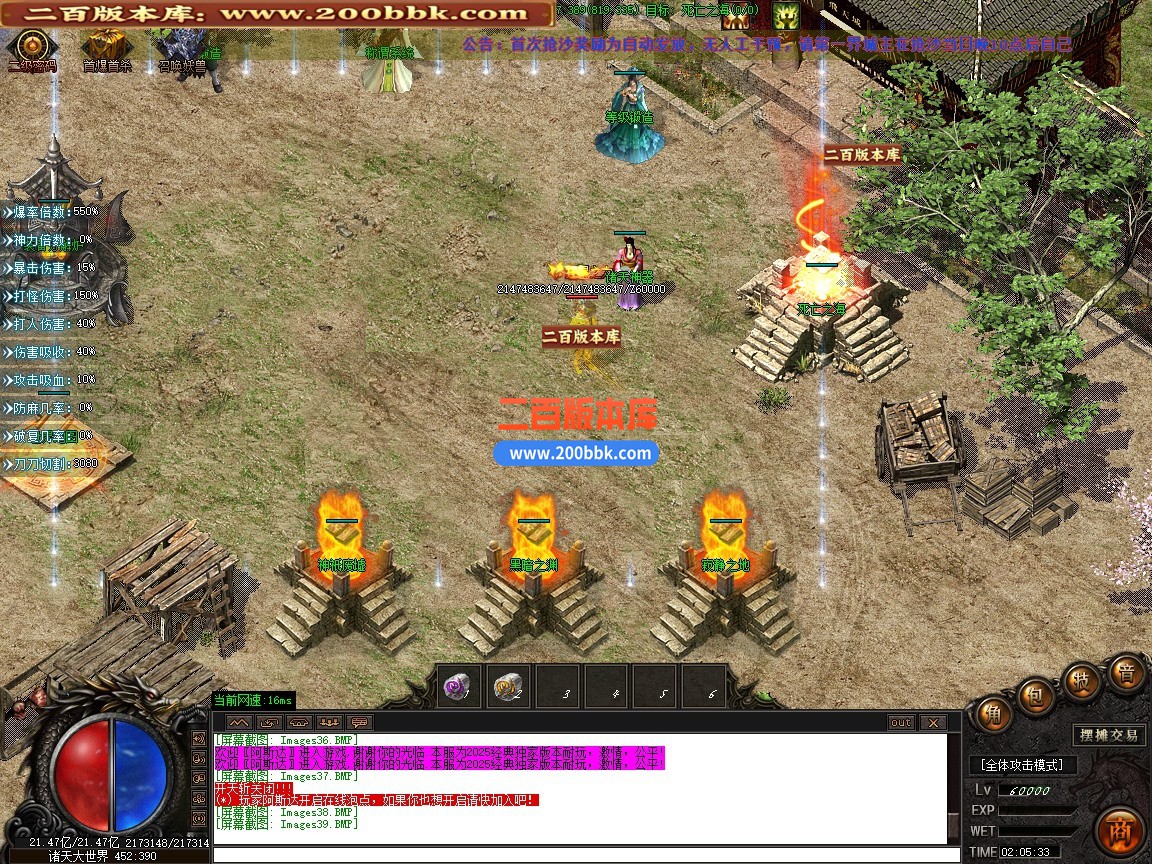
Task: Click the 召唤妖兽 summon beast icon
Action: (180, 46)
